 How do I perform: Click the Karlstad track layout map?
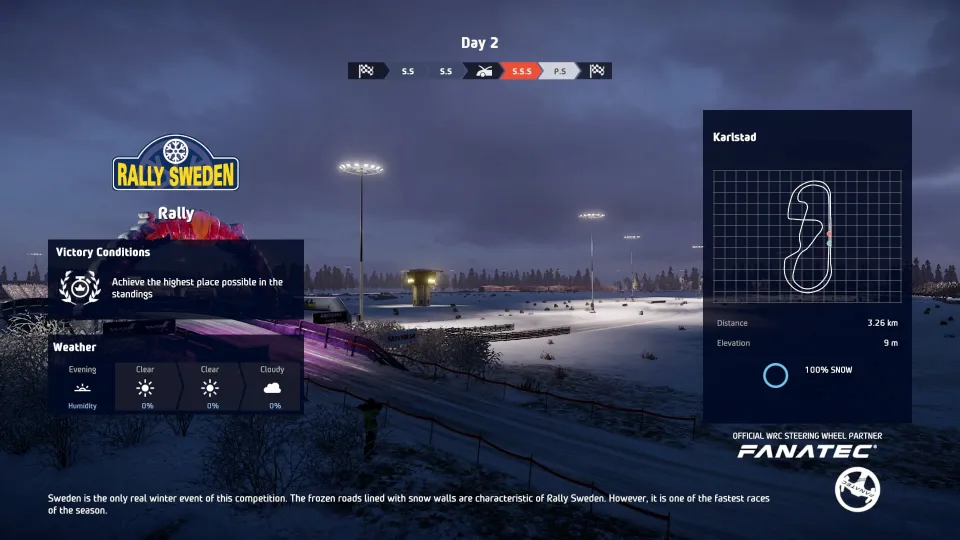pyautogui.click(x=807, y=236)
